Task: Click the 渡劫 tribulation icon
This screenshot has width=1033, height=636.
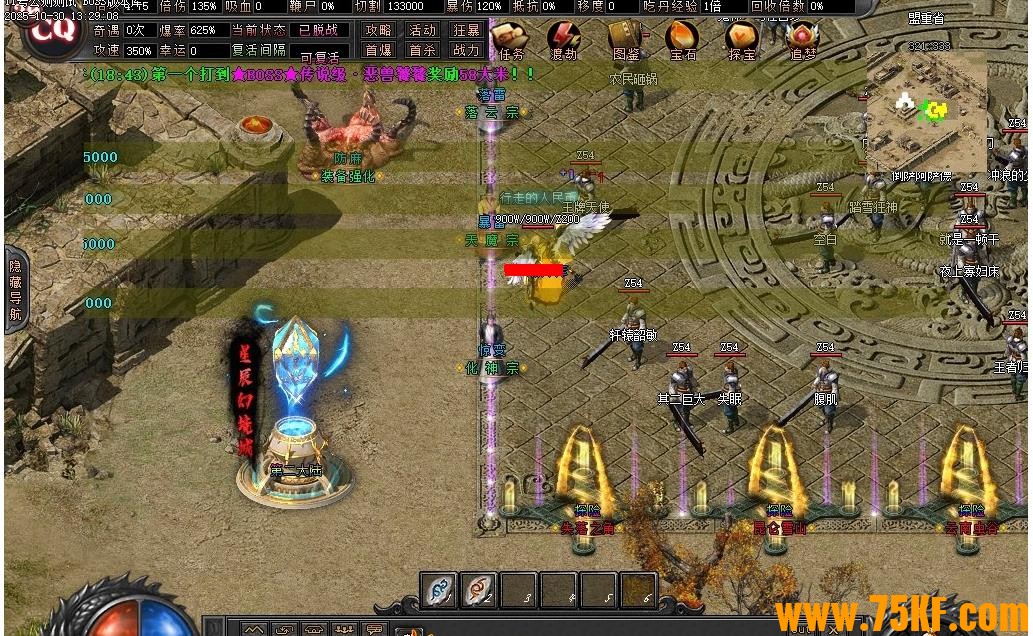Action: 565,38
